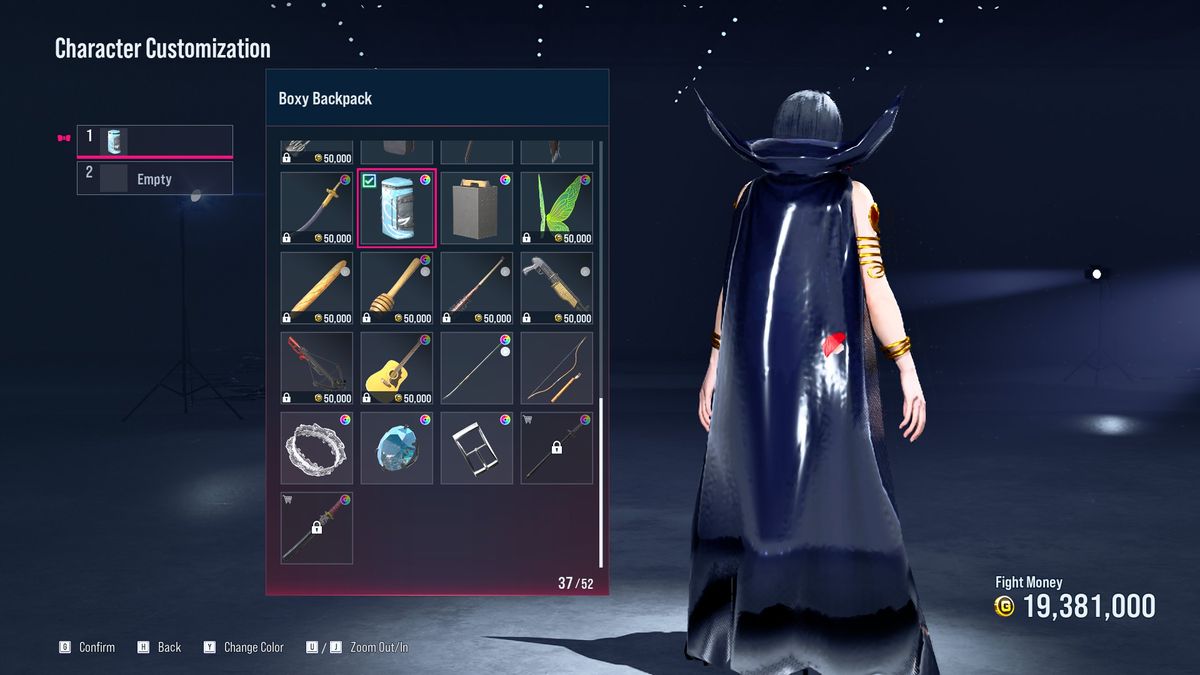Pick the wooden bow with arrow quiver

pyautogui.click(x=557, y=368)
